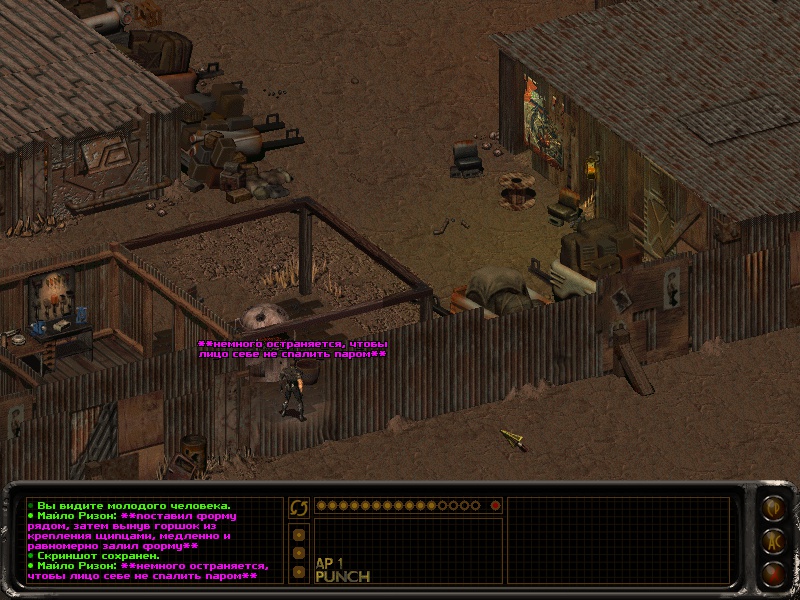The width and height of the screenshot is (800, 600).
Task: Click the top round button on right panel
Action: [772, 507]
